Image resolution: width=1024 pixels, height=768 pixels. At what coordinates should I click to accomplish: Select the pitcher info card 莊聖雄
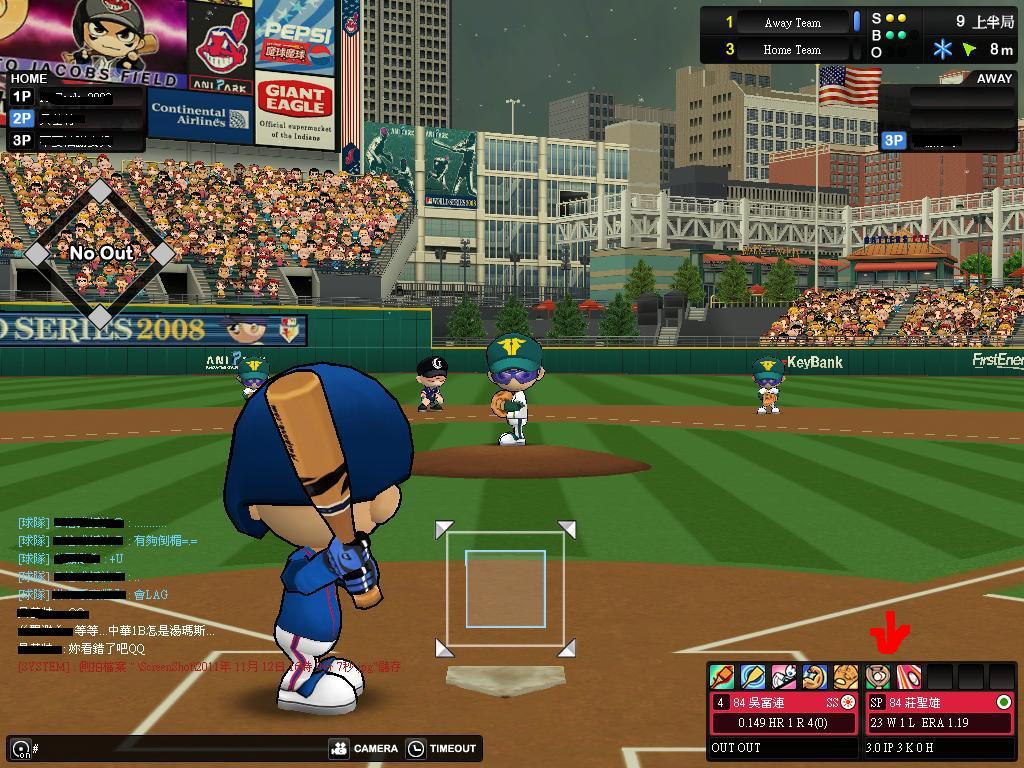pos(939,712)
